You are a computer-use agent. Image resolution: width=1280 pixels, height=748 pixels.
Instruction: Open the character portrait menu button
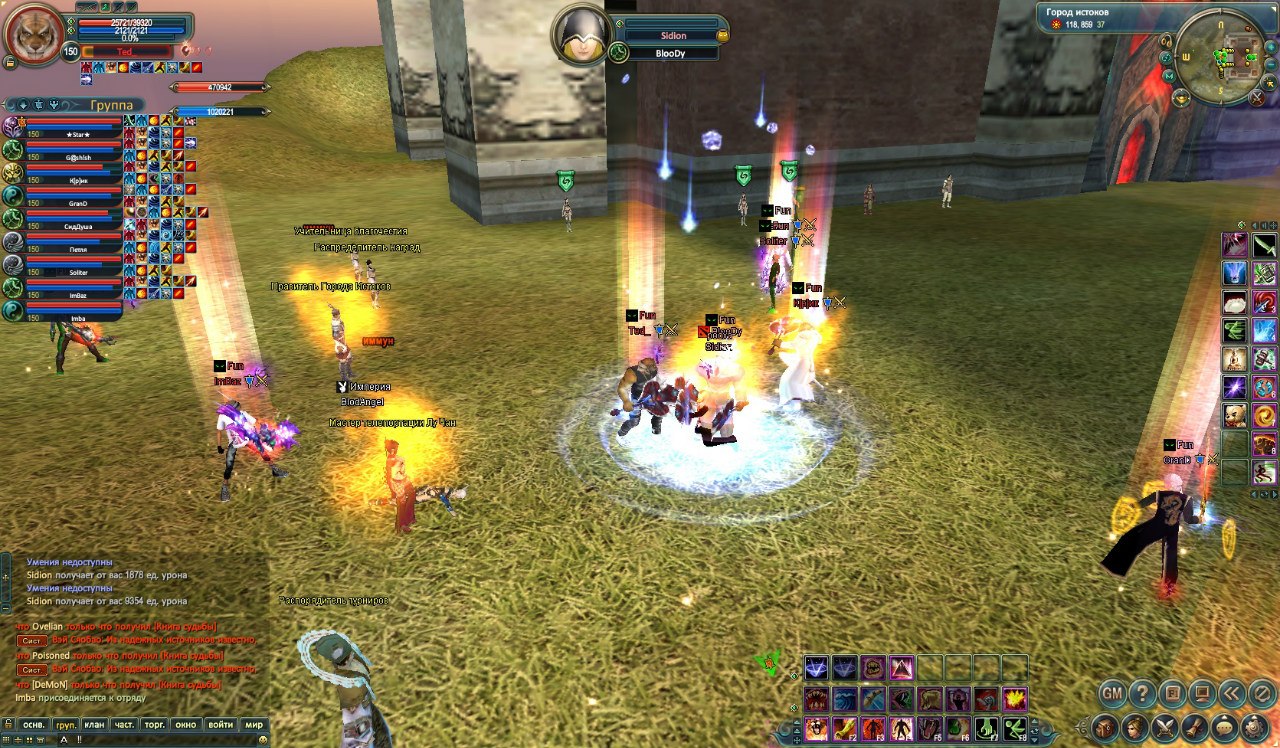[x=1135, y=727]
